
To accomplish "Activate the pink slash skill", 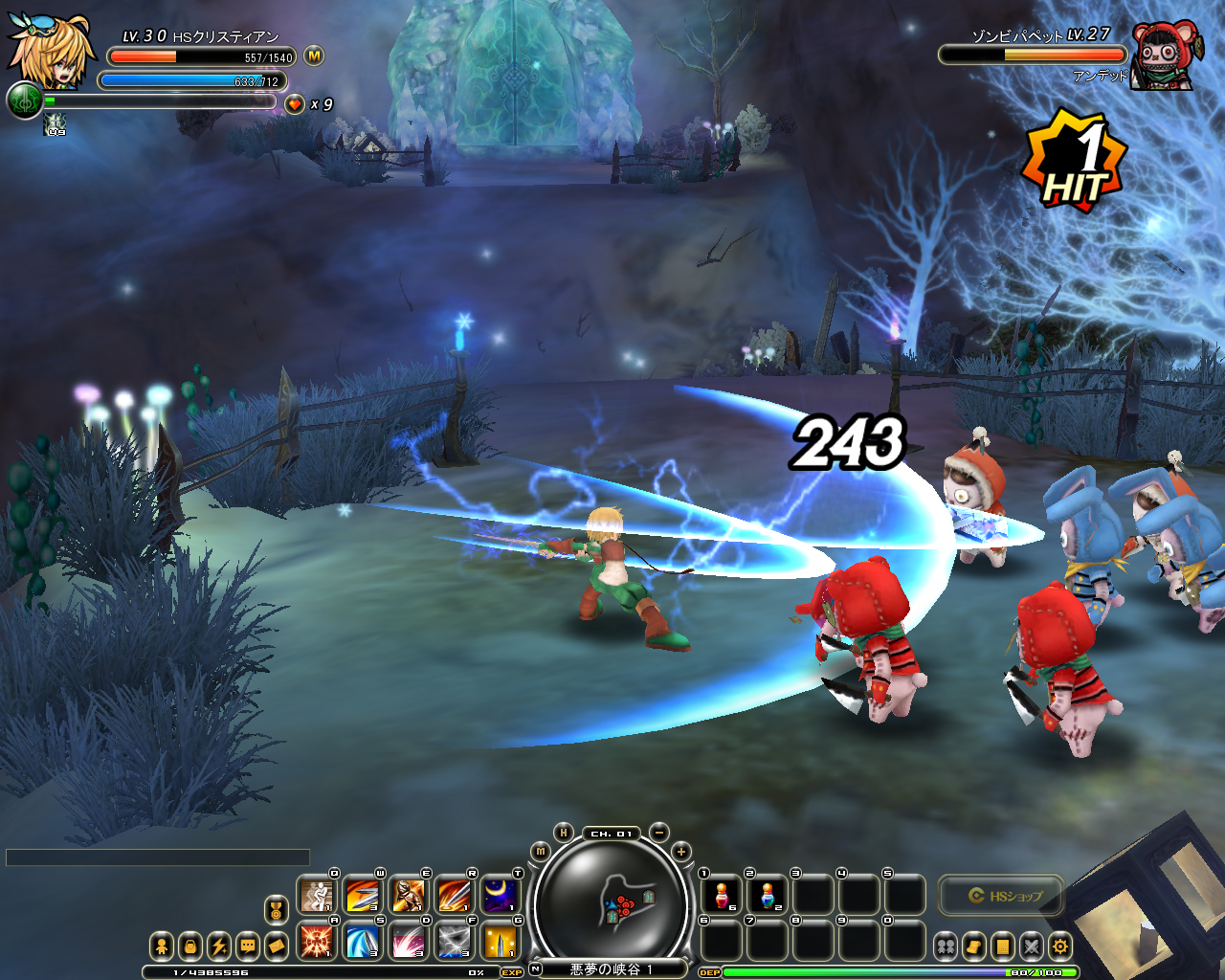I will [408, 942].
